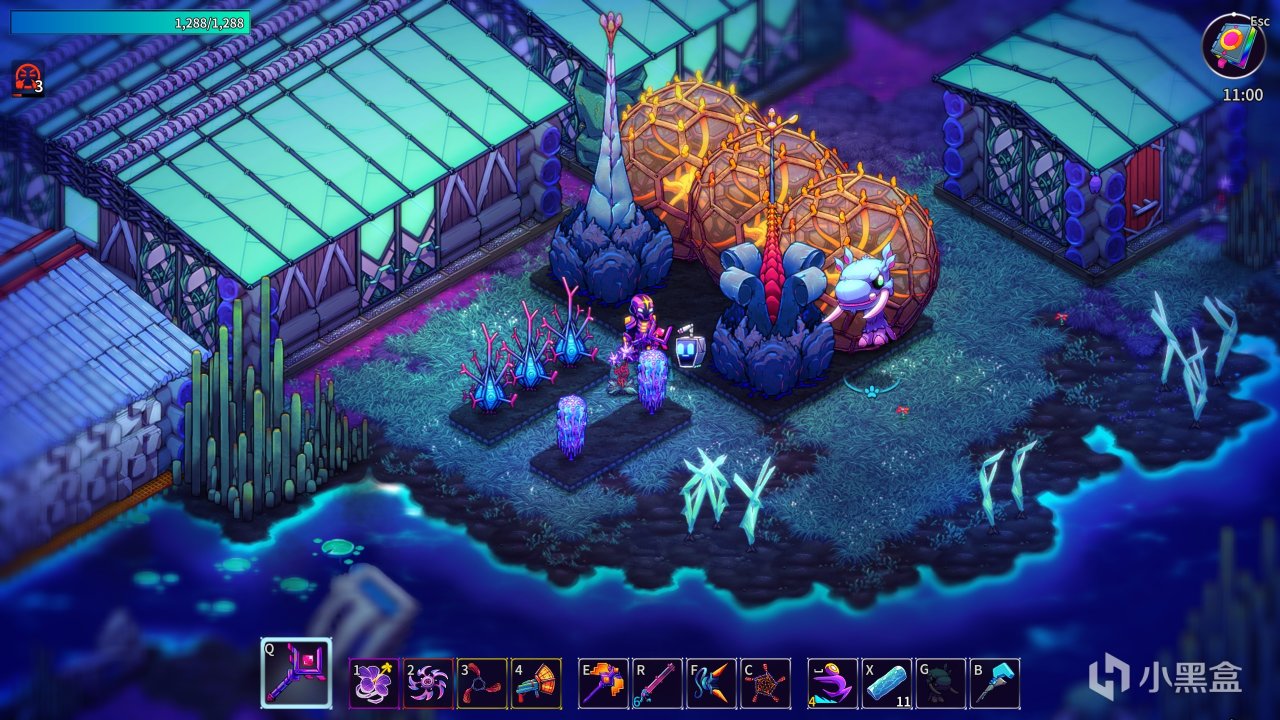Use the spinning sawblade ability in slot 2

click(428, 683)
